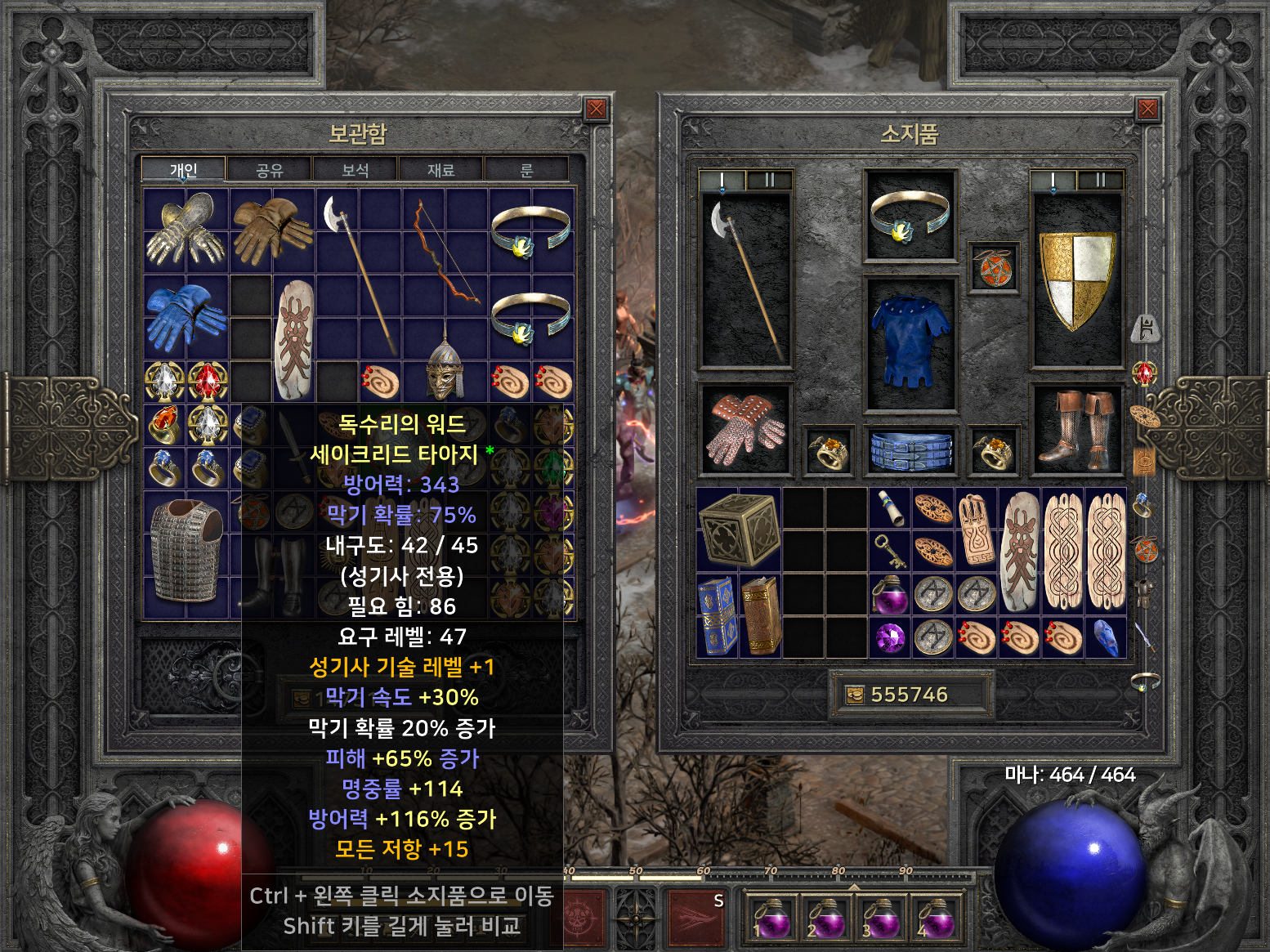This screenshot has width=1270, height=952.
Task: Pick up the helmet in stash
Action: [x=445, y=372]
